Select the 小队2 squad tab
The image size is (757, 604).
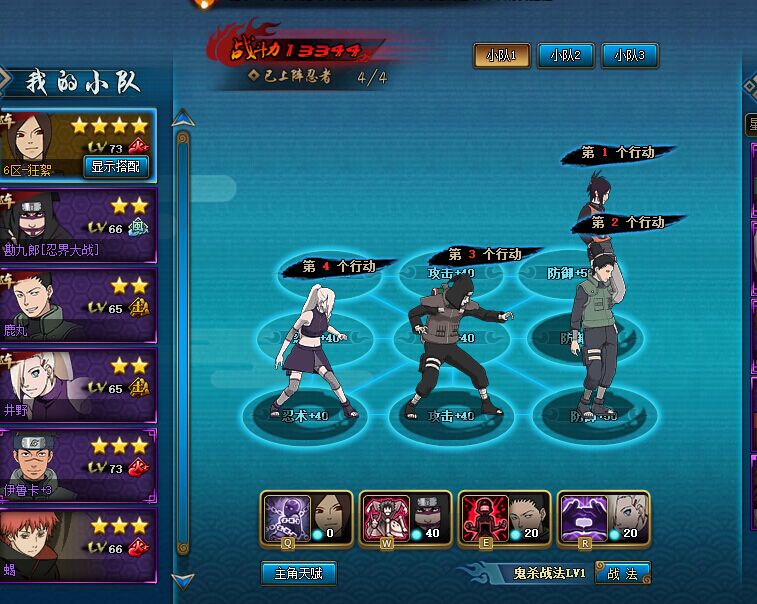point(566,56)
